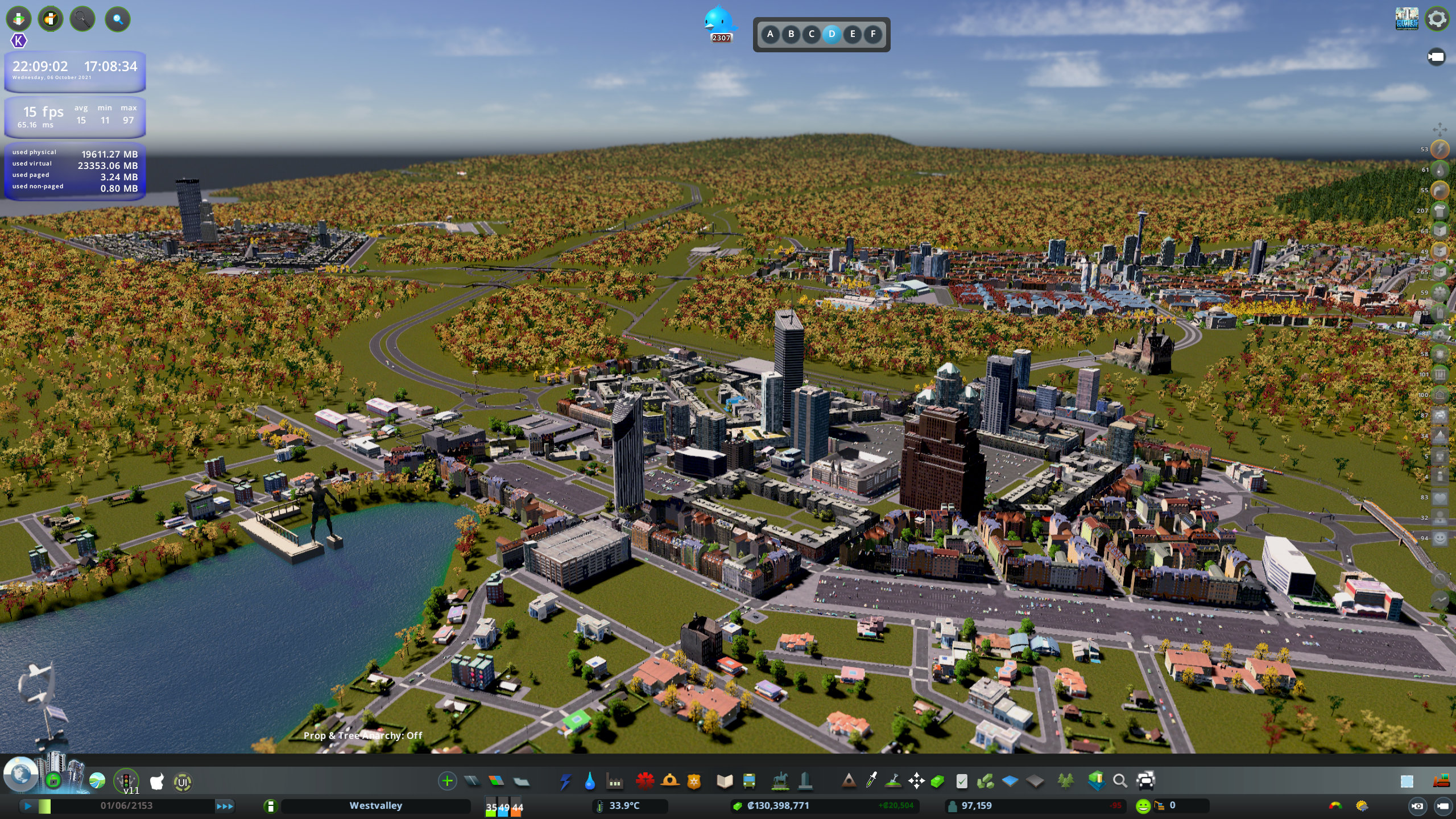The height and width of the screenshot is (819, 1456).
Task: Open the Public Transport bus menu
Action: [749, 781]
